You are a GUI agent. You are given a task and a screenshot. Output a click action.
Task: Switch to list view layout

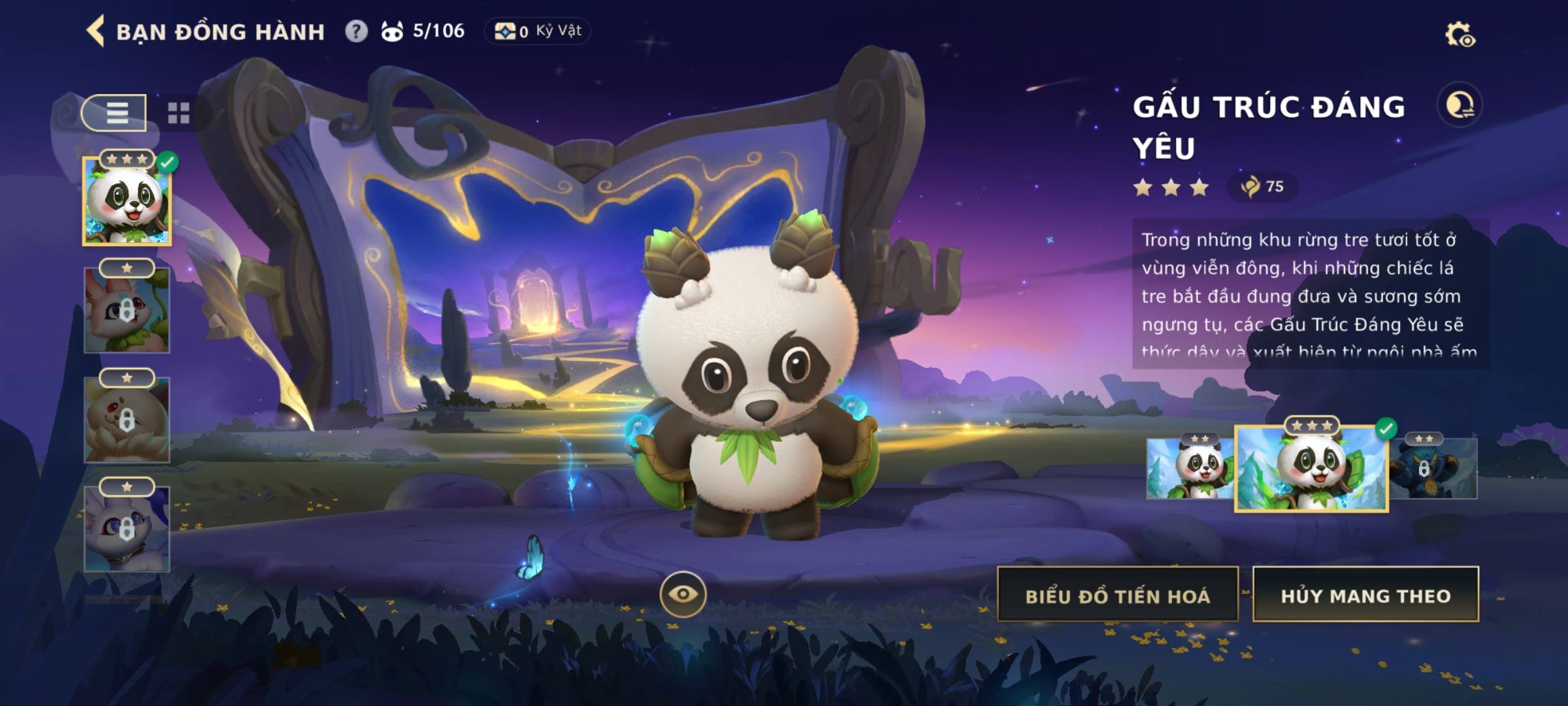pos(115,113)
